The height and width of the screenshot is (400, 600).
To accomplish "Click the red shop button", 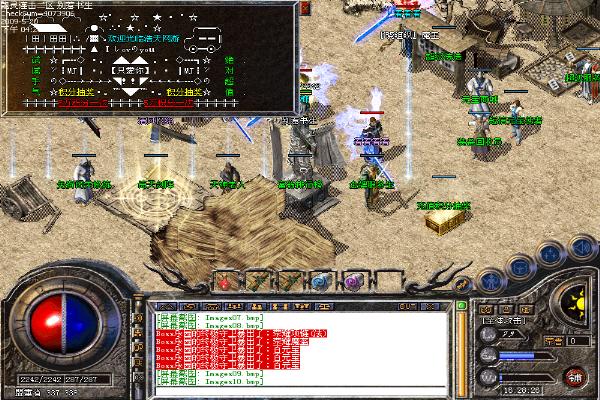I will [575, 377].
